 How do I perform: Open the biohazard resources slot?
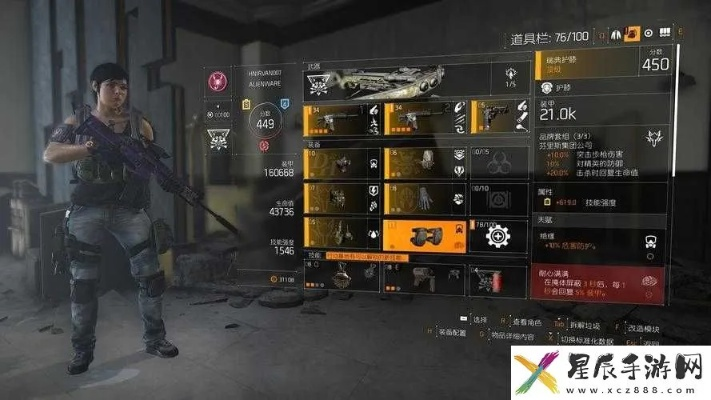click(497, 162)
